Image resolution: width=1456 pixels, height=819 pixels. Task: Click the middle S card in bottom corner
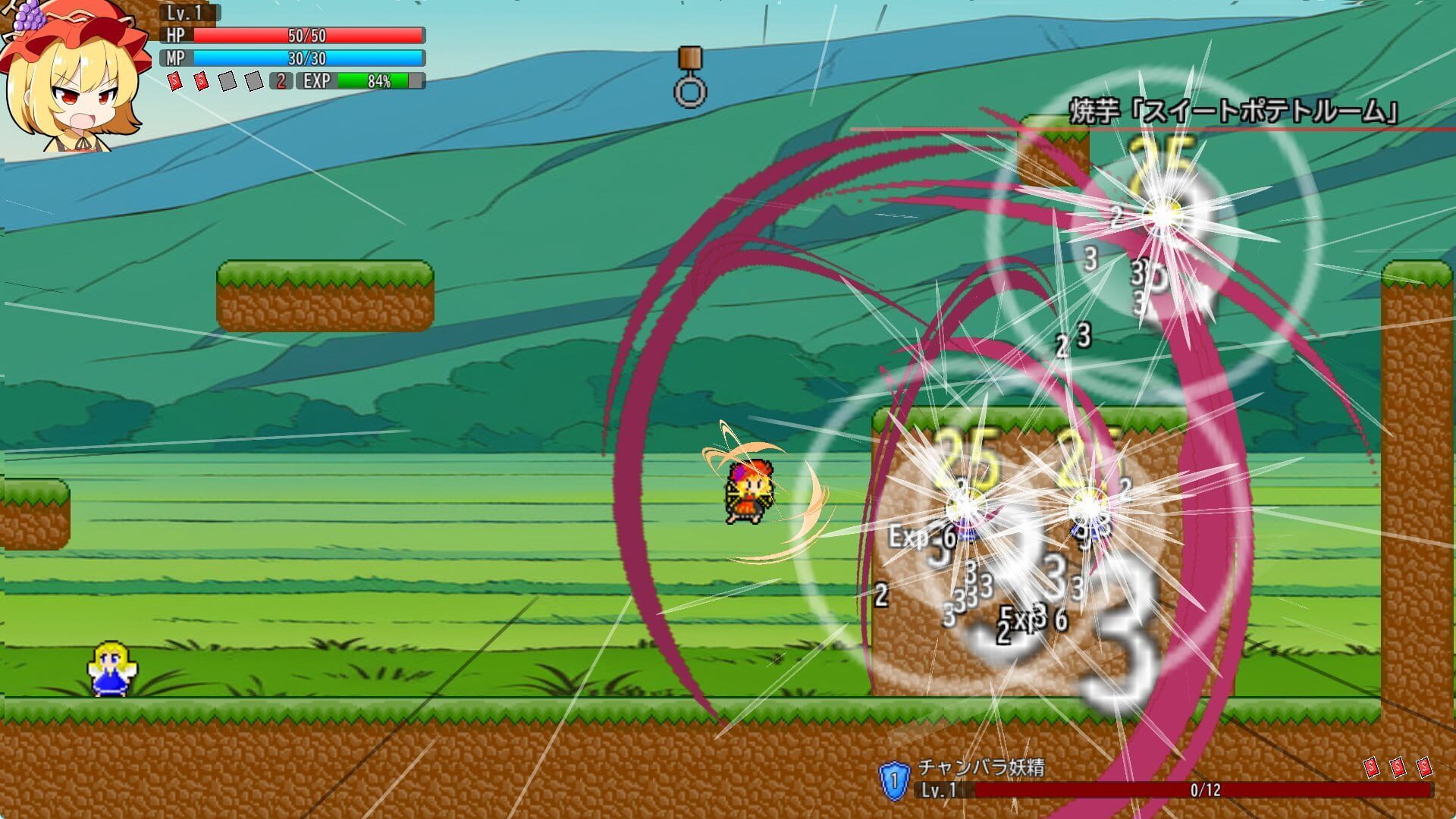click(1398, 768)
